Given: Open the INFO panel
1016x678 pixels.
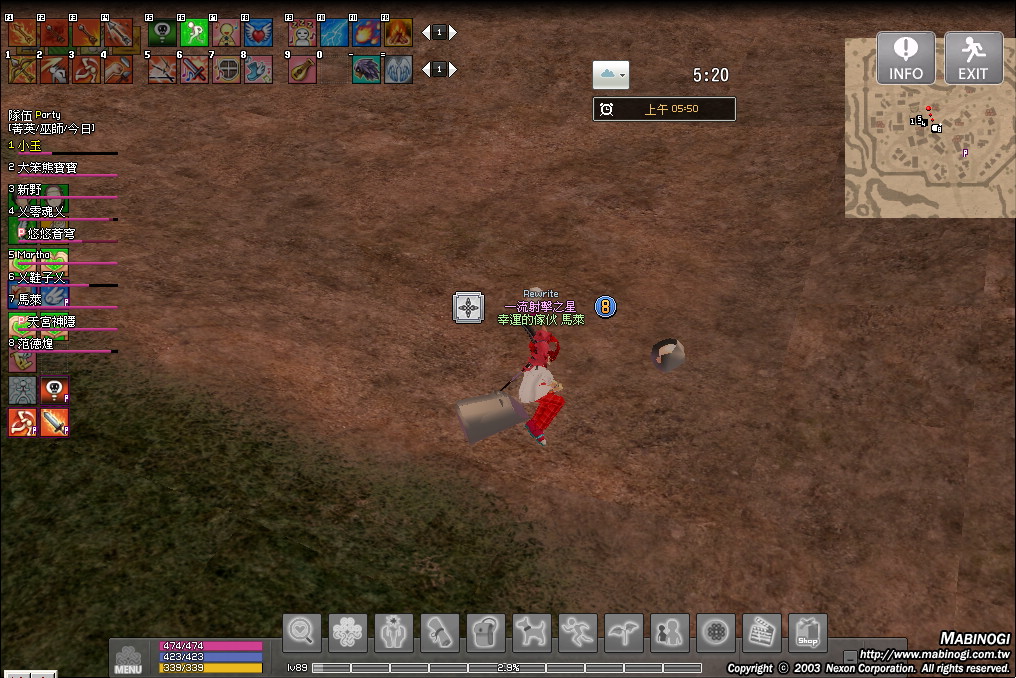Looking at the screenshot, I should click(906, 58).
